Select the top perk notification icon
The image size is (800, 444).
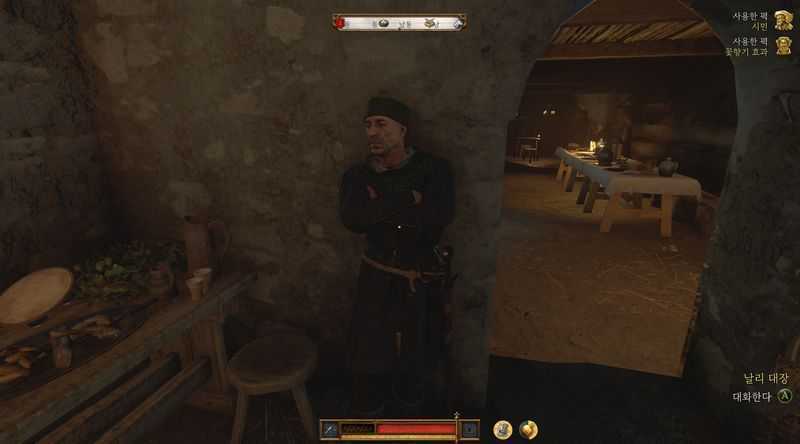[x=783, y=21]
